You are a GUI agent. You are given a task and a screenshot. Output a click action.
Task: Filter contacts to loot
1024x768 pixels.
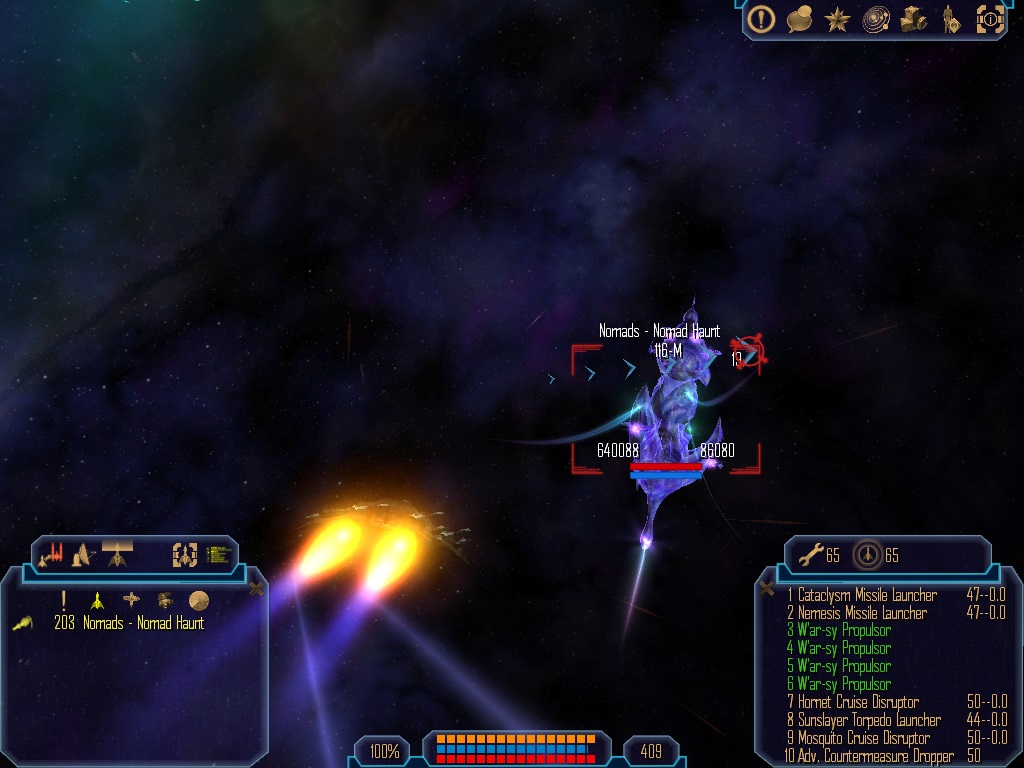(164, 600)
